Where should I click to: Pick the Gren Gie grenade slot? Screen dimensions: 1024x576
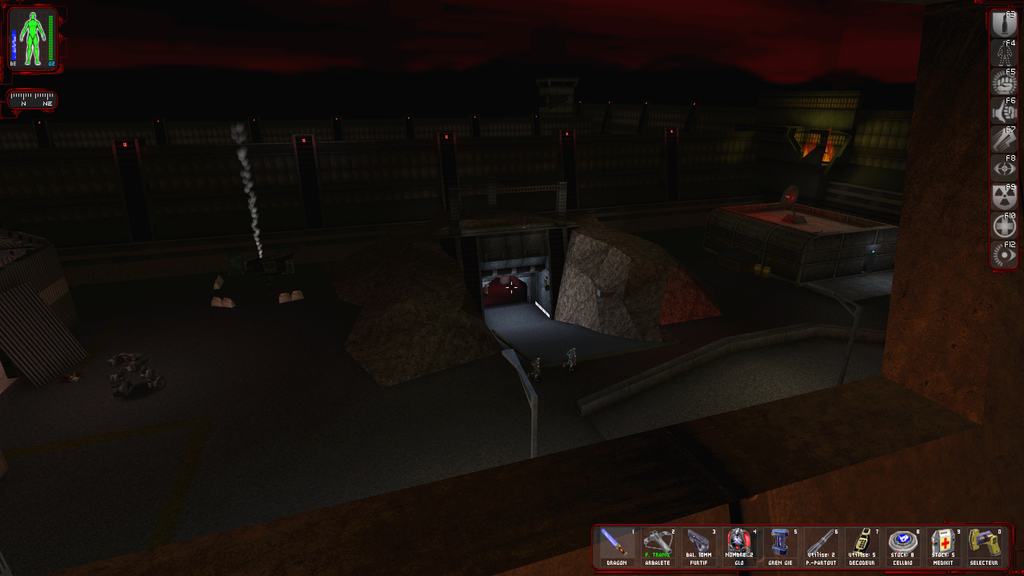pyautogui.click(x=779, y=546)
